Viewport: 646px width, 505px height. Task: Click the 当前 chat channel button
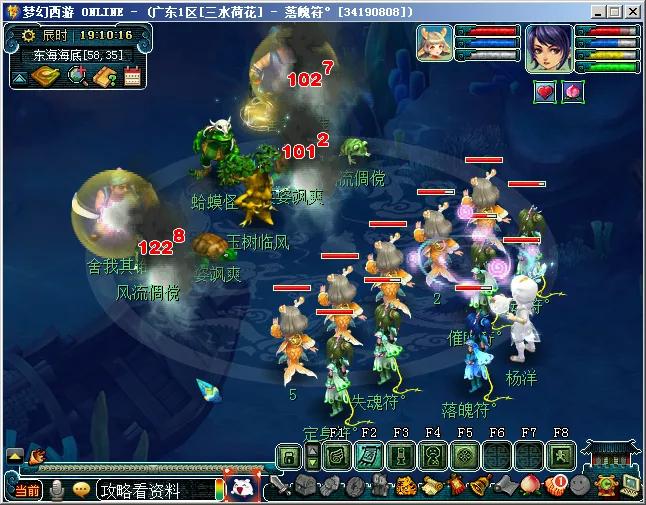27,490
